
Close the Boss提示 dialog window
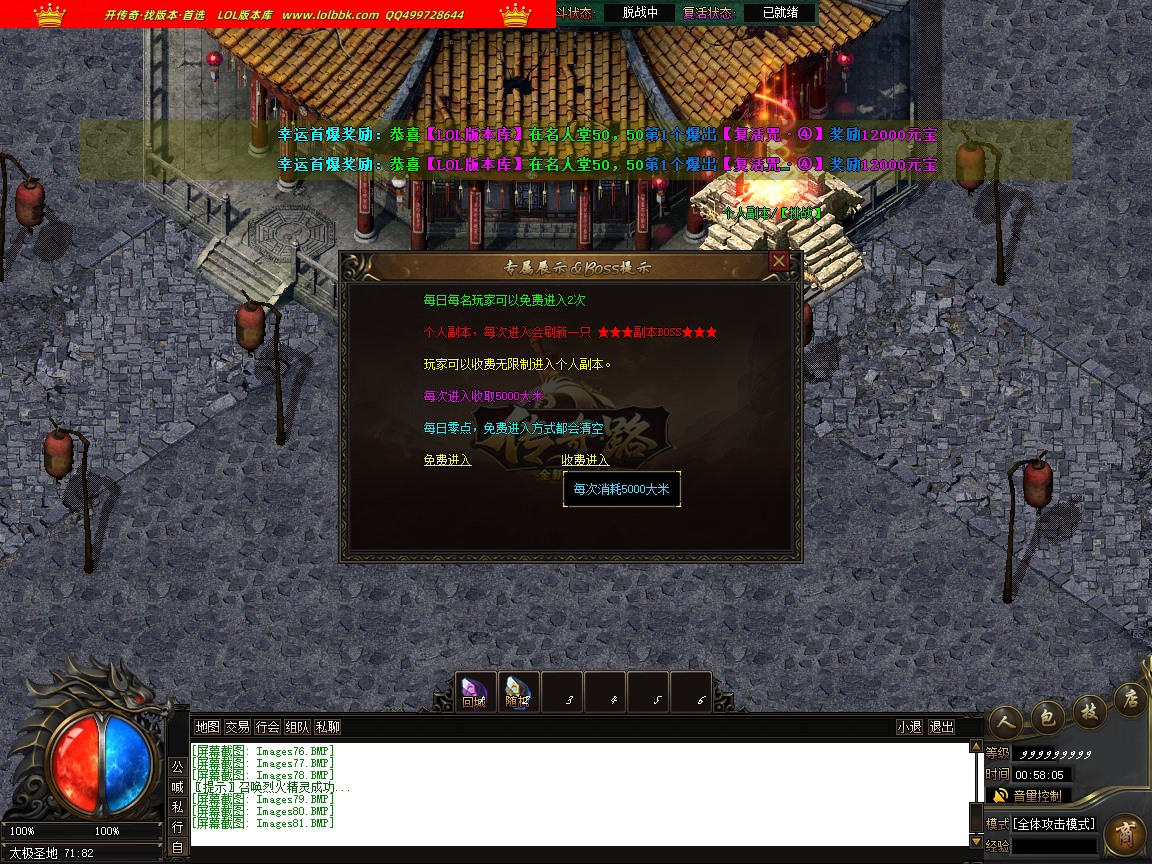coord(779,261)
